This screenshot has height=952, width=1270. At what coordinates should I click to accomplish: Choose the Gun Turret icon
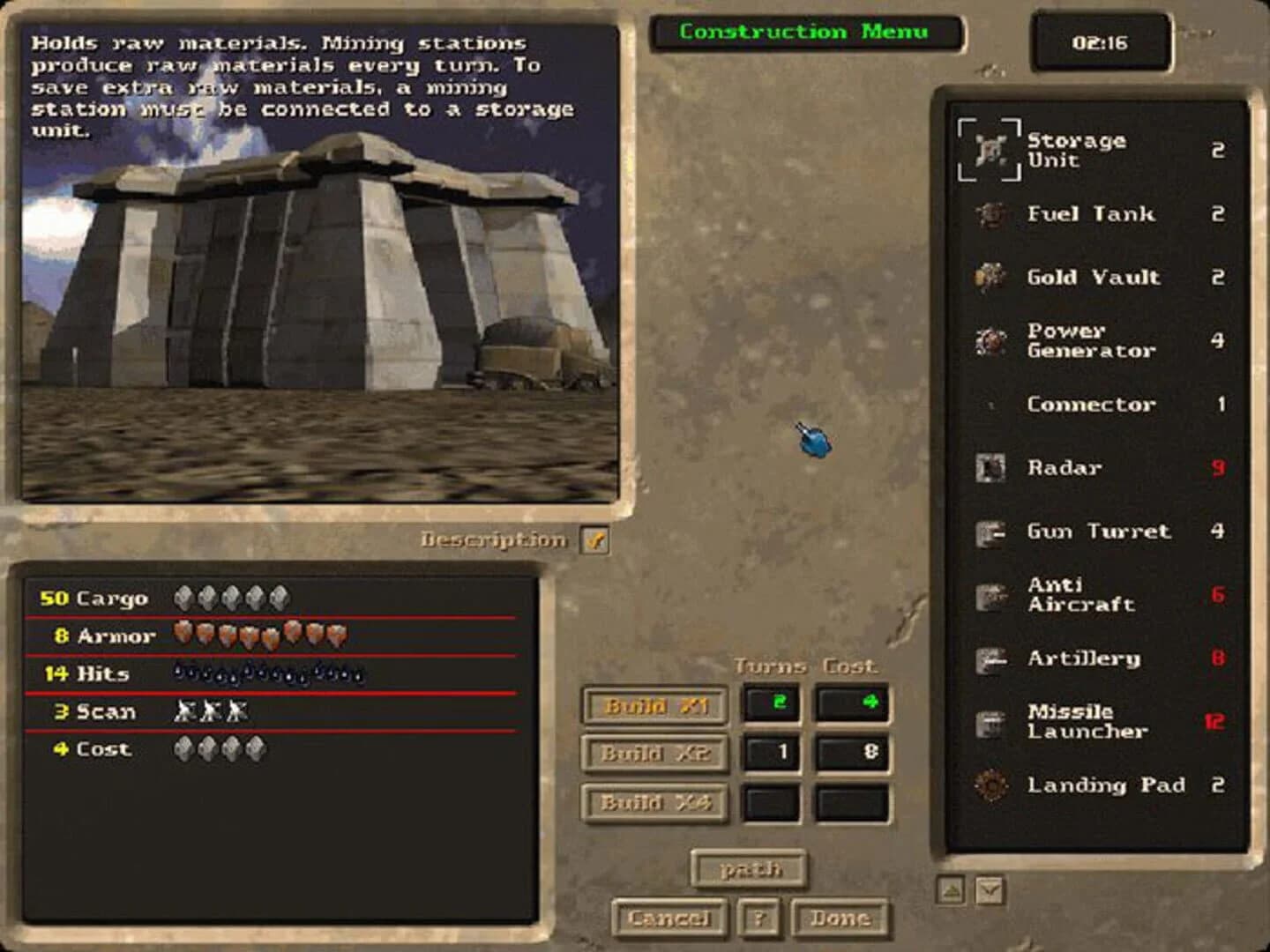[990, 532]
